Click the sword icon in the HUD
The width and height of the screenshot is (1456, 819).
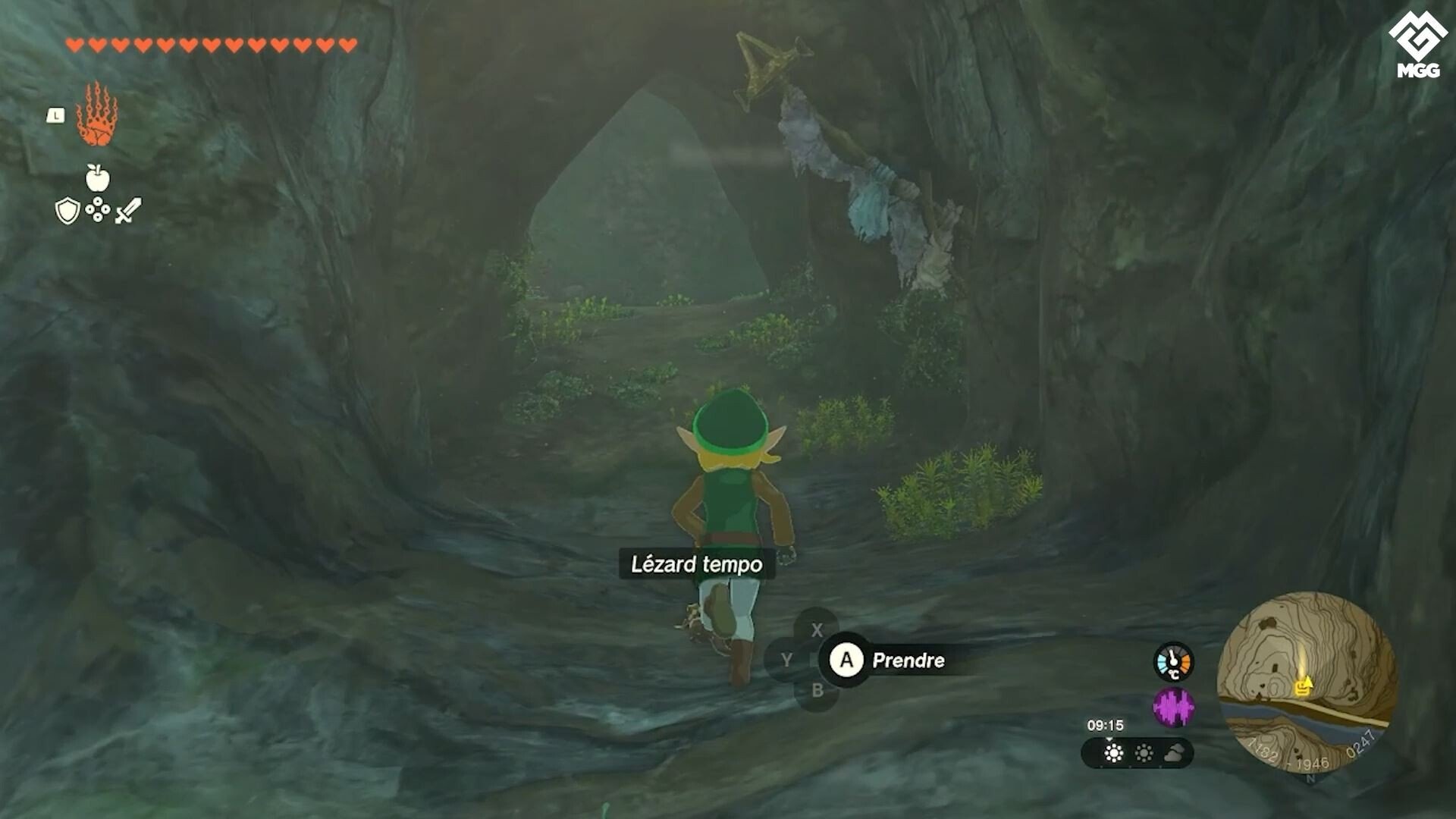coord(127,209)
